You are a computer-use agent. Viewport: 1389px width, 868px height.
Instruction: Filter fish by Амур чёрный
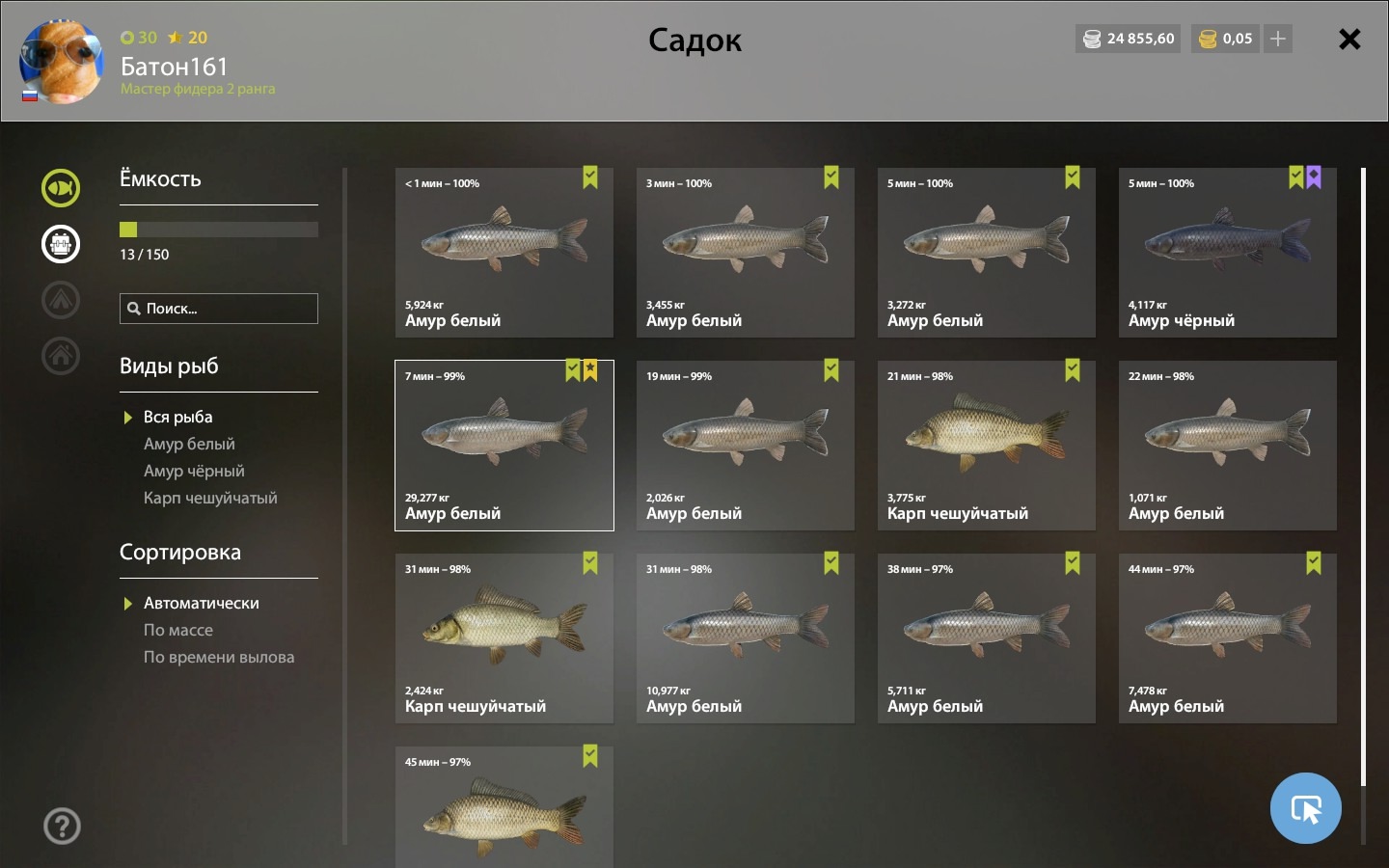tap(194, 471)
